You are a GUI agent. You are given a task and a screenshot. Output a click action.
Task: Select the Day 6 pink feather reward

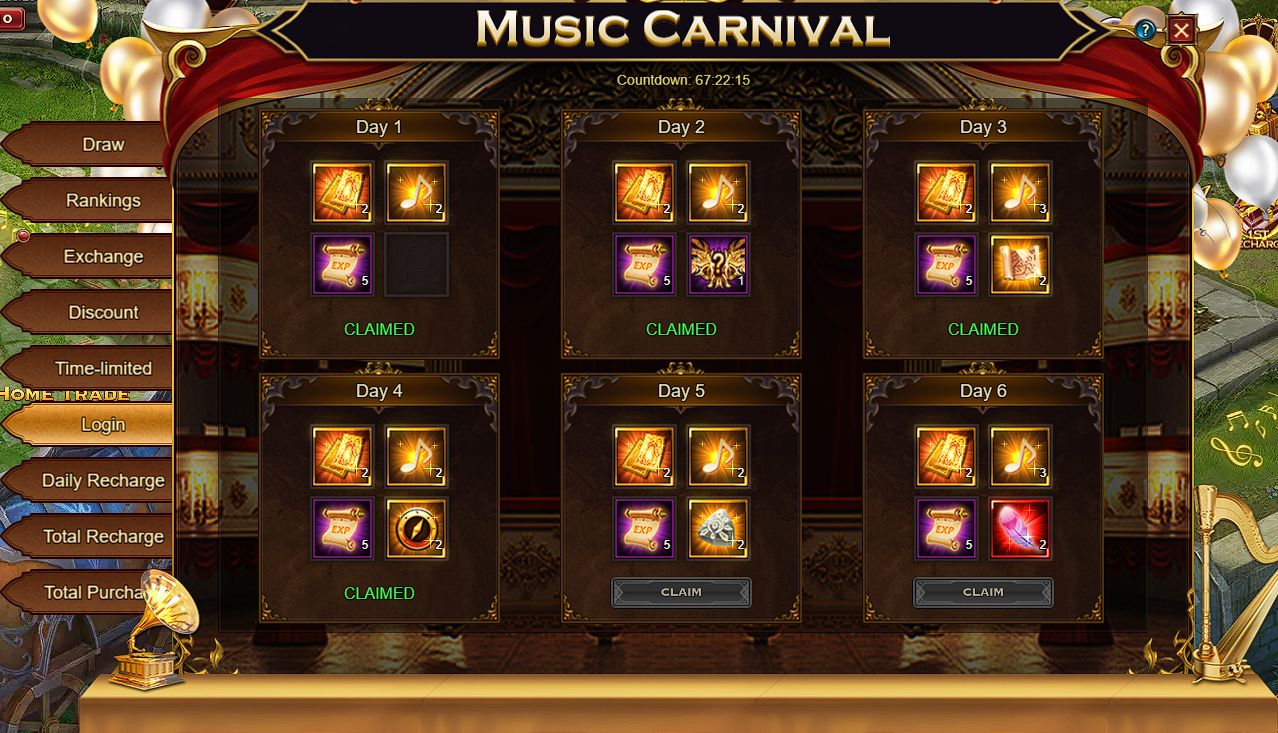click(x=1020, y=529)
